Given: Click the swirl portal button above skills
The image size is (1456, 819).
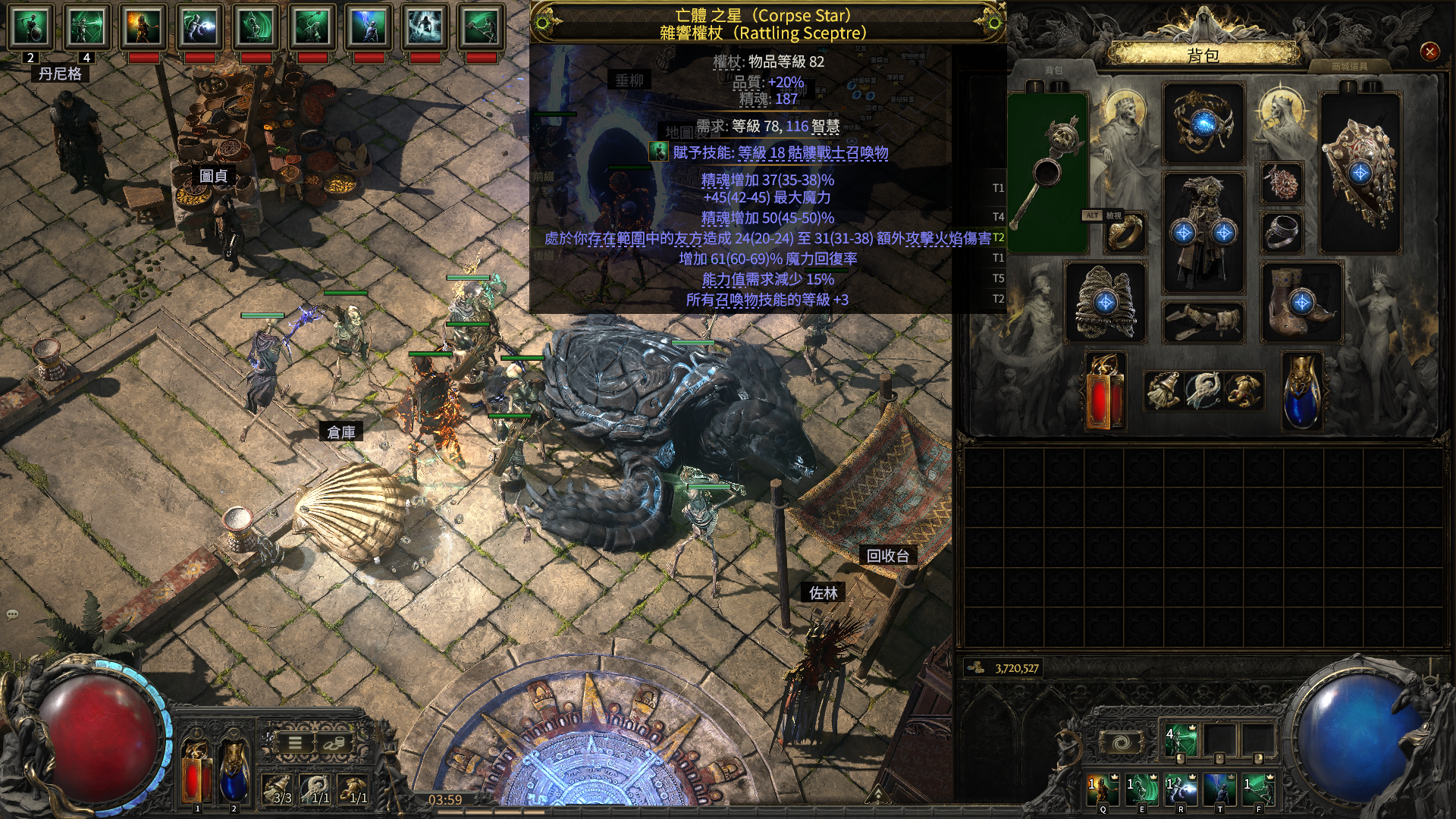Looking at the screenshot, I should 1122,742.
